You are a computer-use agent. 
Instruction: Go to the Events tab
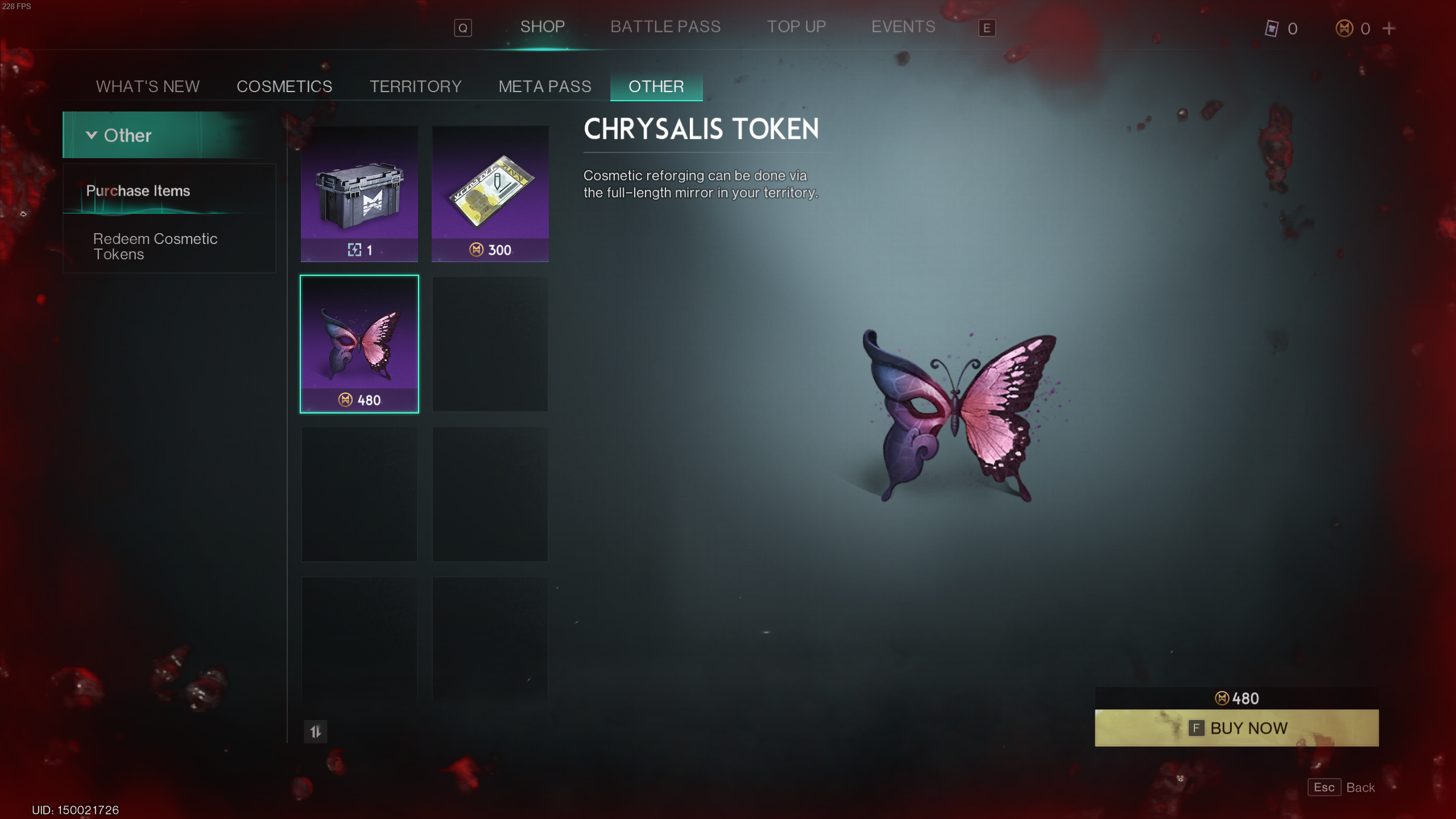[903, 27]
